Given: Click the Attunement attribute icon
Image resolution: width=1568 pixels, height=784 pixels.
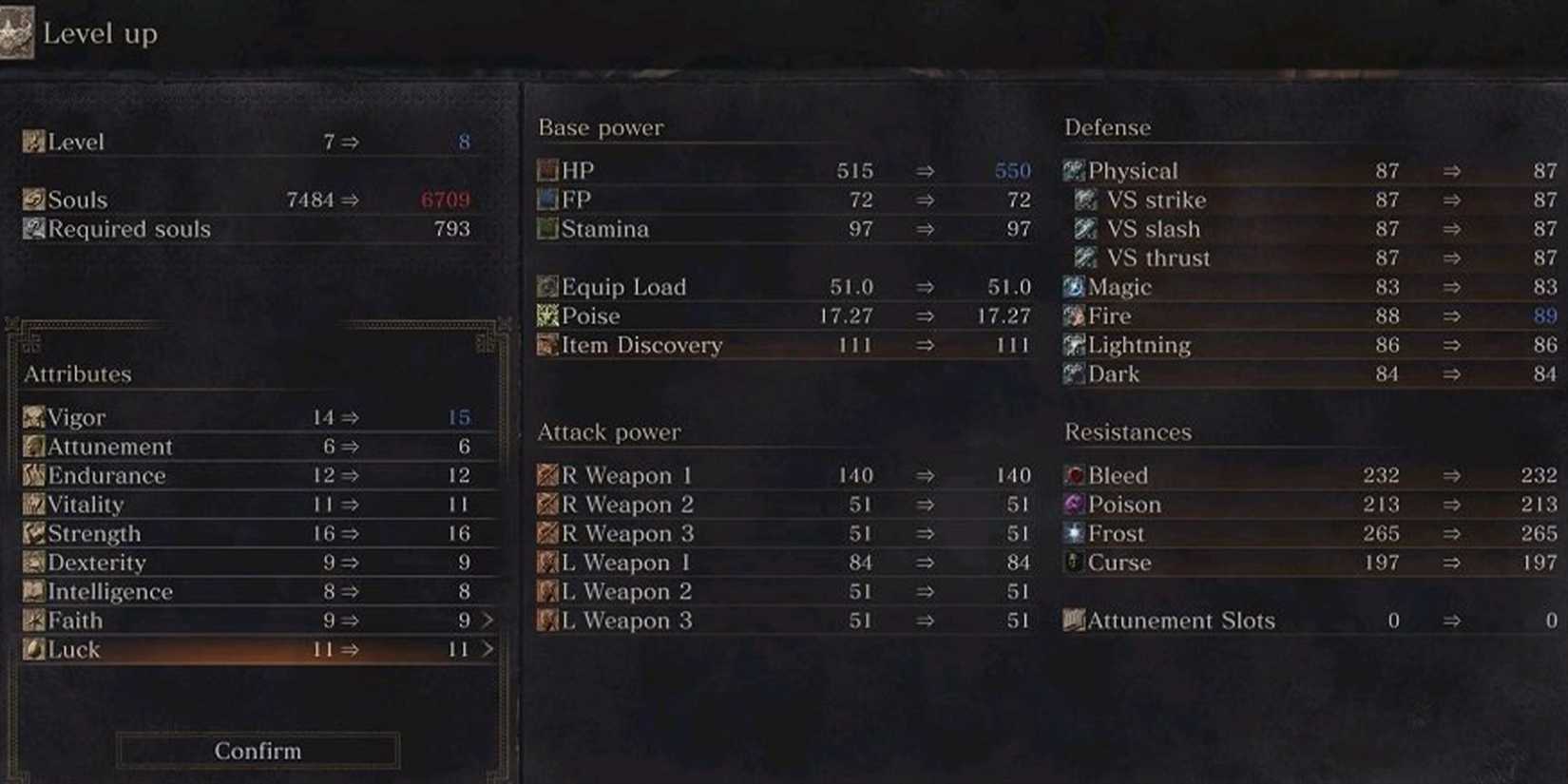Looking at the screenshot, I should (x=32, y=446).
